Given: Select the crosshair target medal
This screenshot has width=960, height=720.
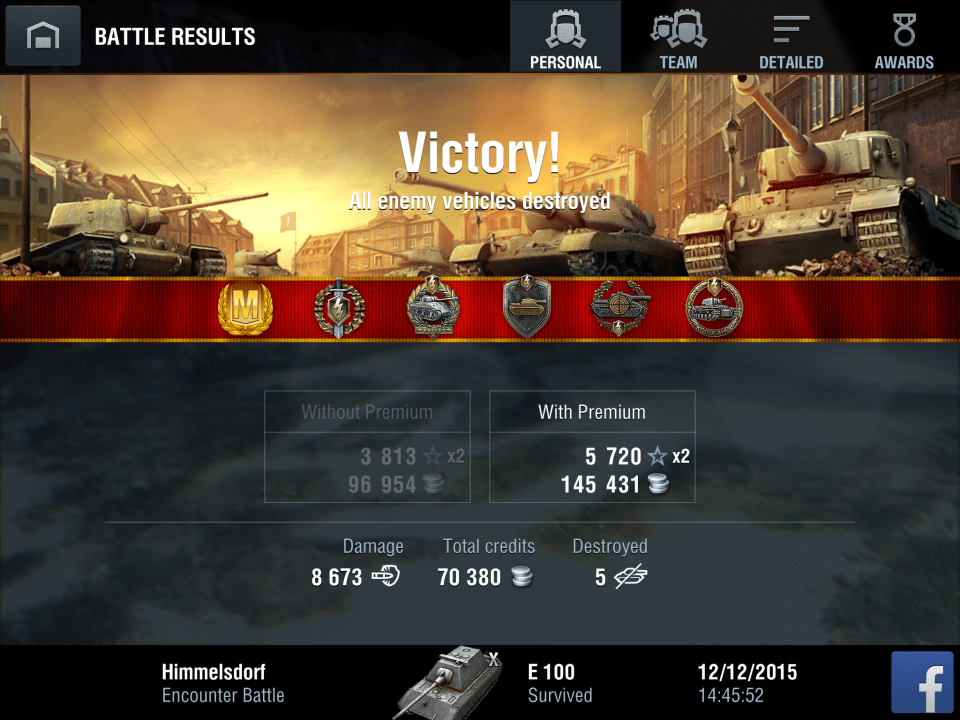Looking at the screenshot, I should (620, 310).
